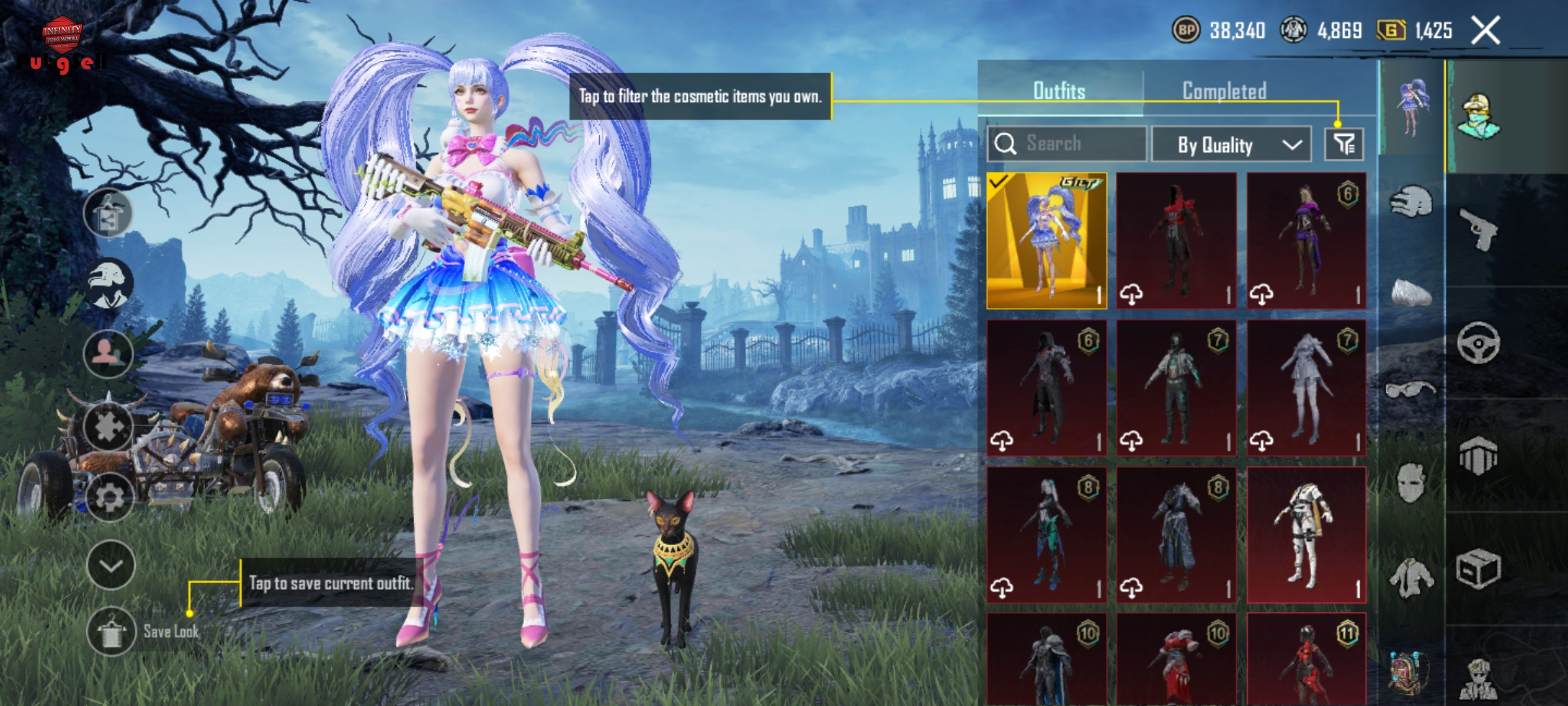
Task: Open the crate box category
Action: 1478,569
